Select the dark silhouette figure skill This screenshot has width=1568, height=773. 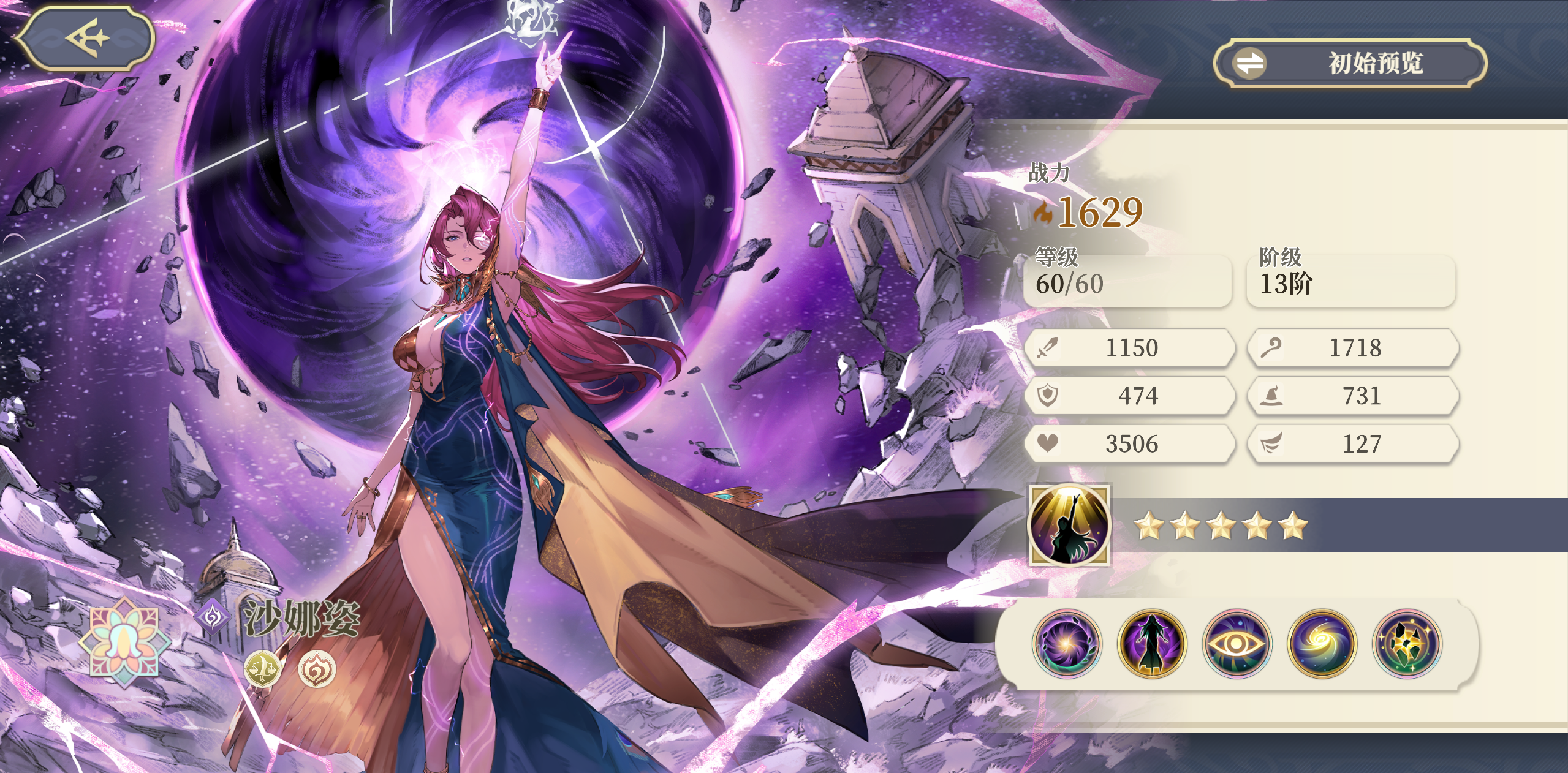1151,644
